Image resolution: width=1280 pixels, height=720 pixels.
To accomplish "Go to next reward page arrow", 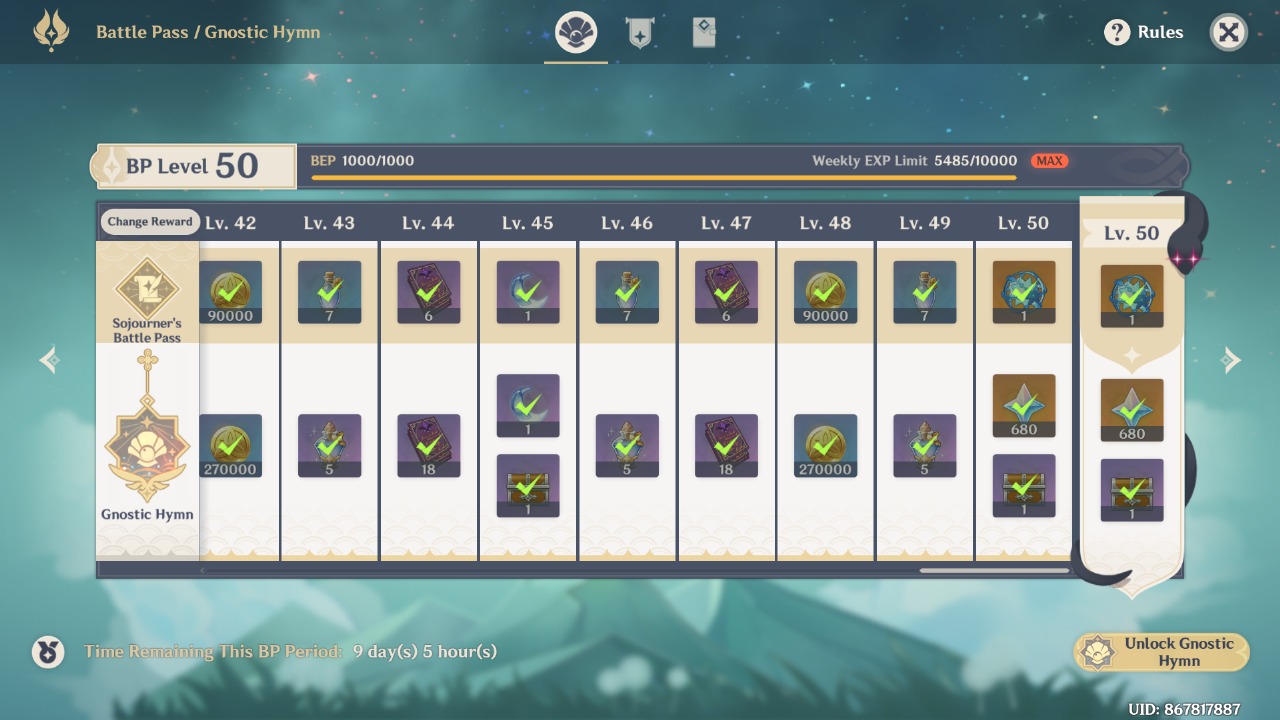I will click(1231, 360).
